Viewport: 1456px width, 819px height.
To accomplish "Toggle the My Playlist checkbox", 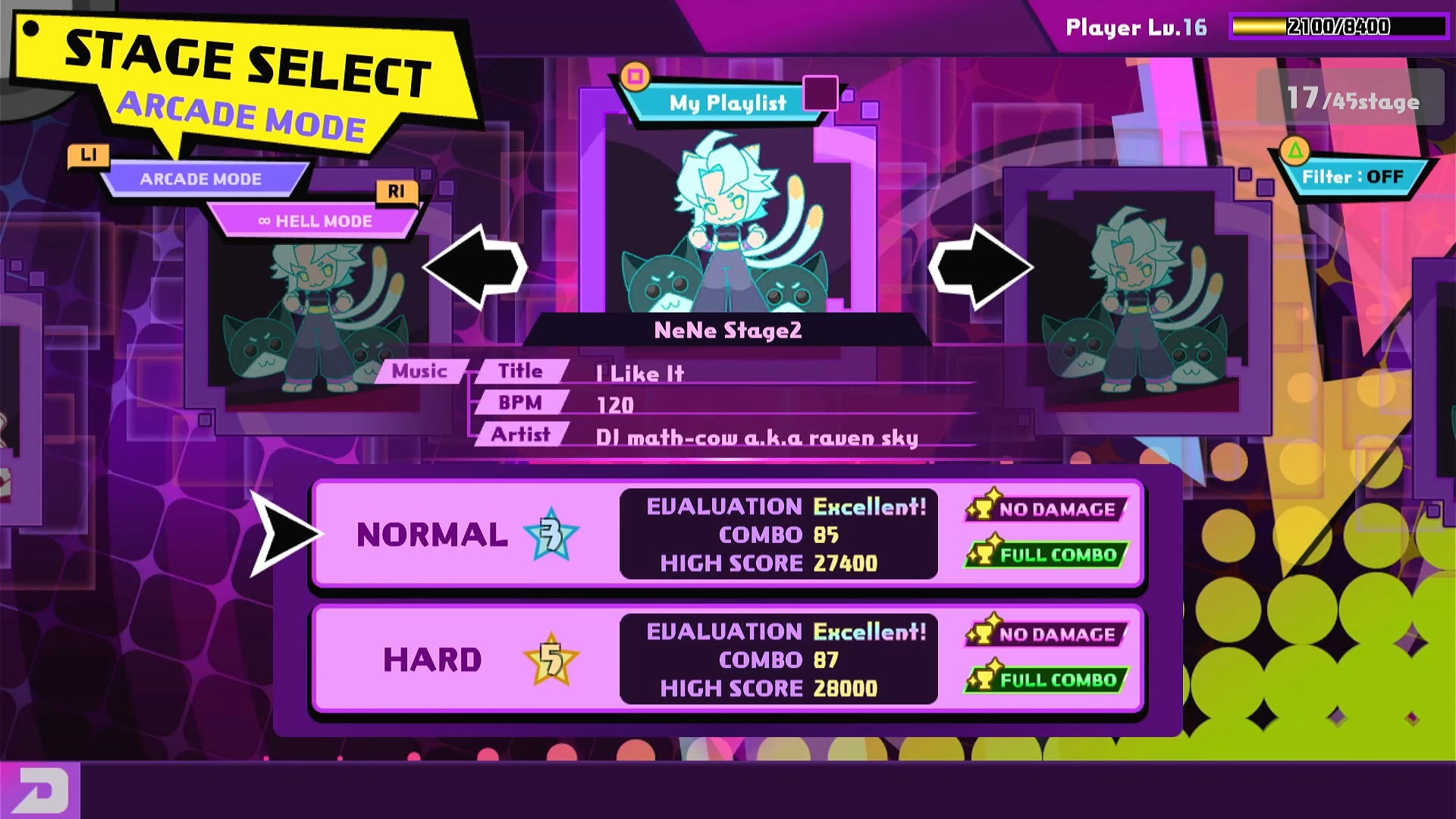I will pos(820,93).
